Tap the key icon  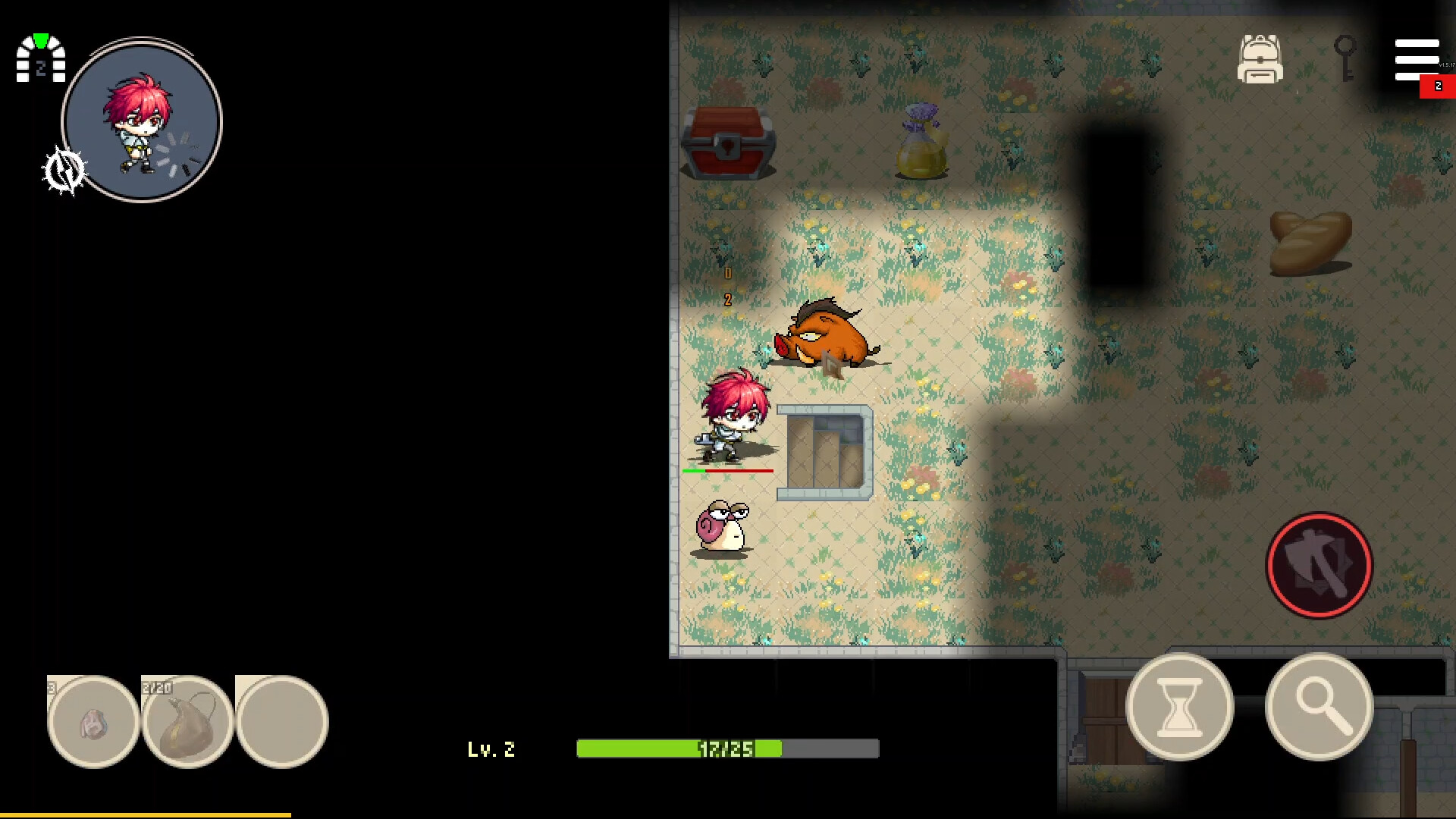click(x=1345, y=58)
